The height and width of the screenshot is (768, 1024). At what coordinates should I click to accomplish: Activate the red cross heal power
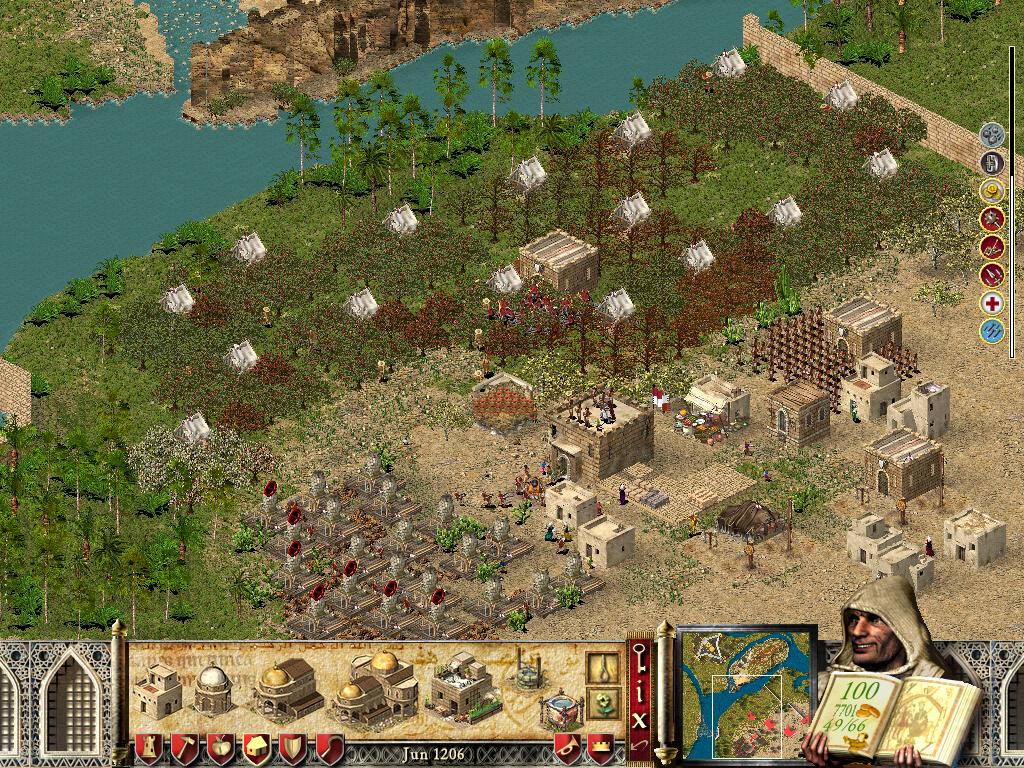(x=991, y=303)
